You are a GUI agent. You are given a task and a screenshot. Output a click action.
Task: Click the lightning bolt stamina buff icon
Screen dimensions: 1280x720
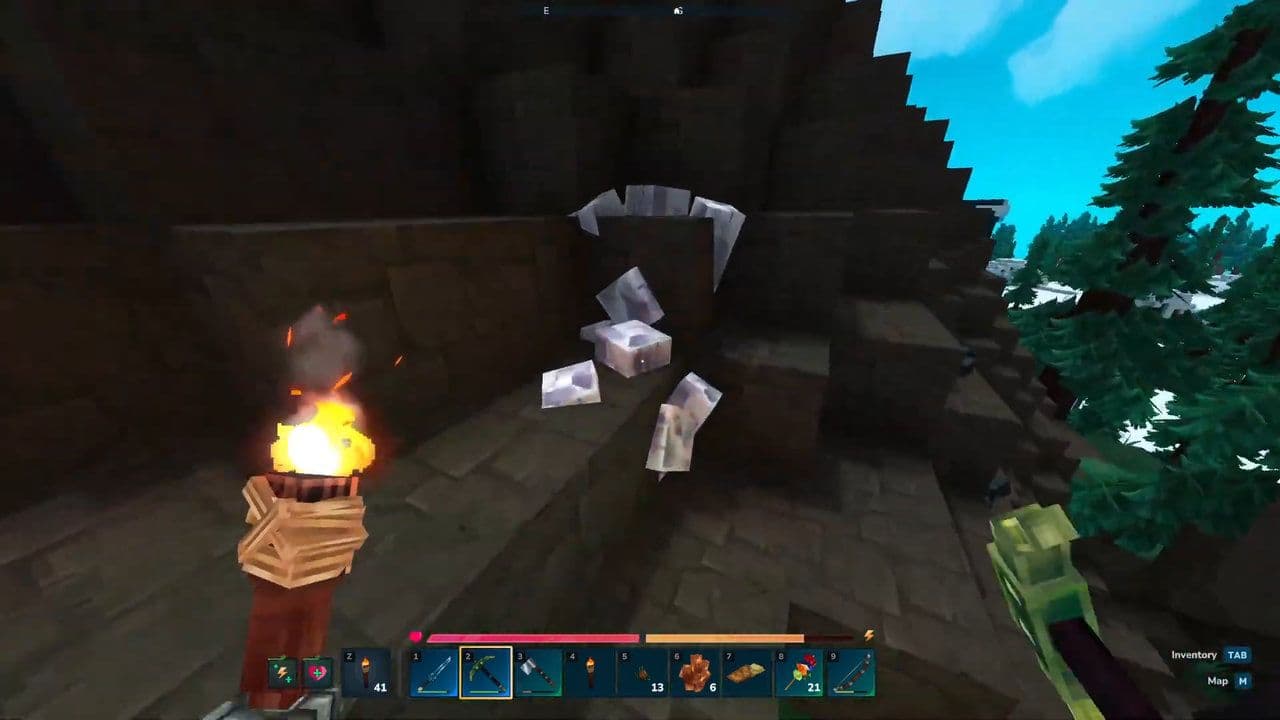pyautogui.click(x=281, y=673)
